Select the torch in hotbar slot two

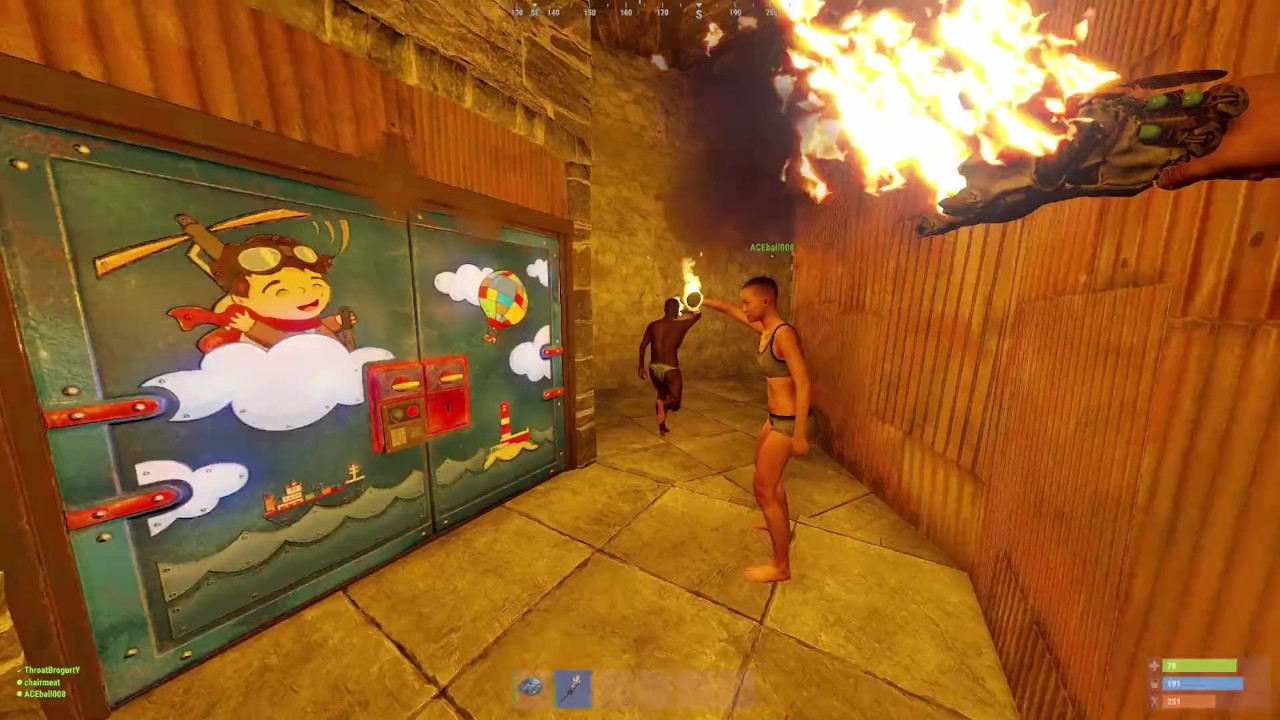(x=574, y=687)
